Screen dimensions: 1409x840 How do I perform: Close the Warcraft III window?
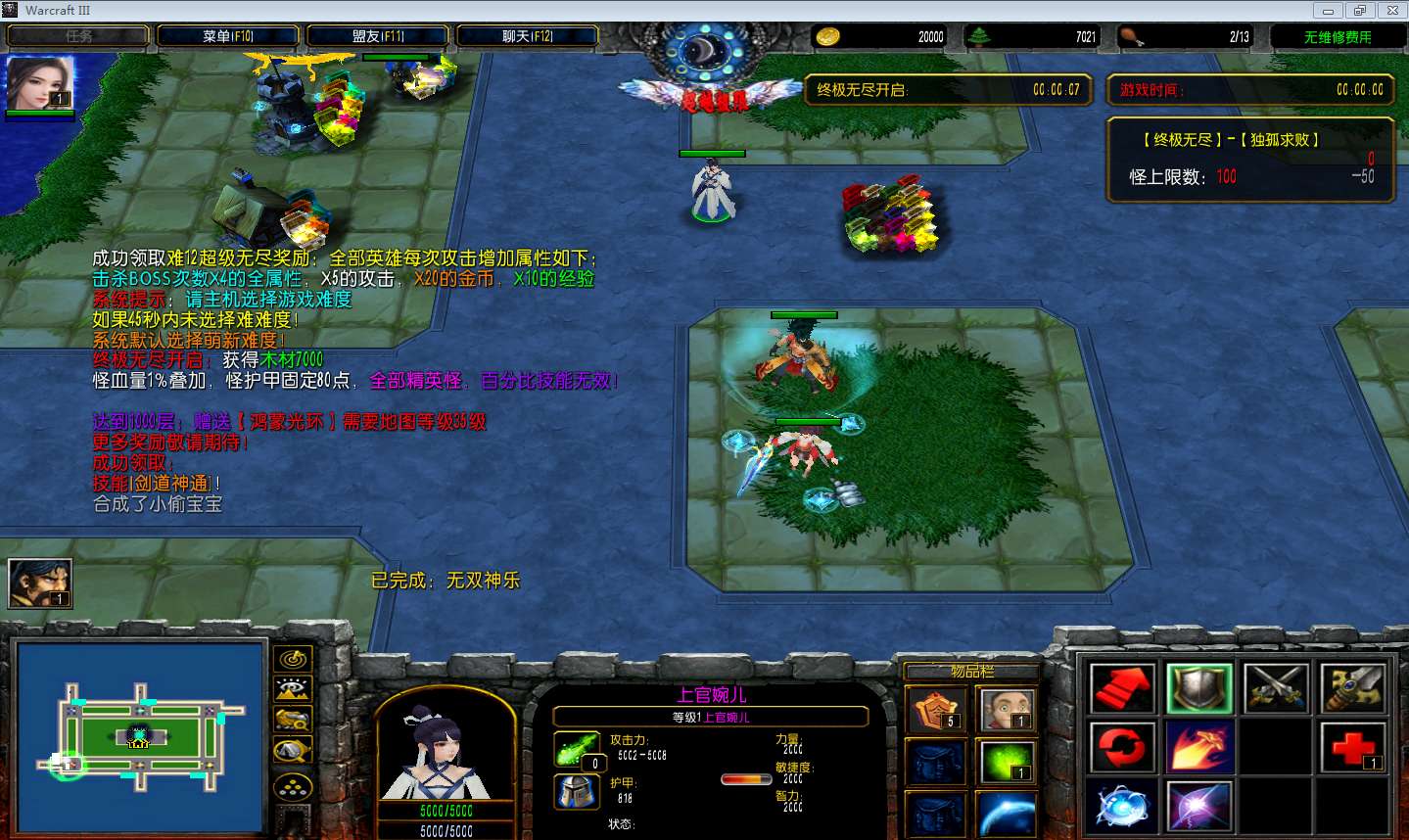pyautogui.click(x=1392, y=11)
